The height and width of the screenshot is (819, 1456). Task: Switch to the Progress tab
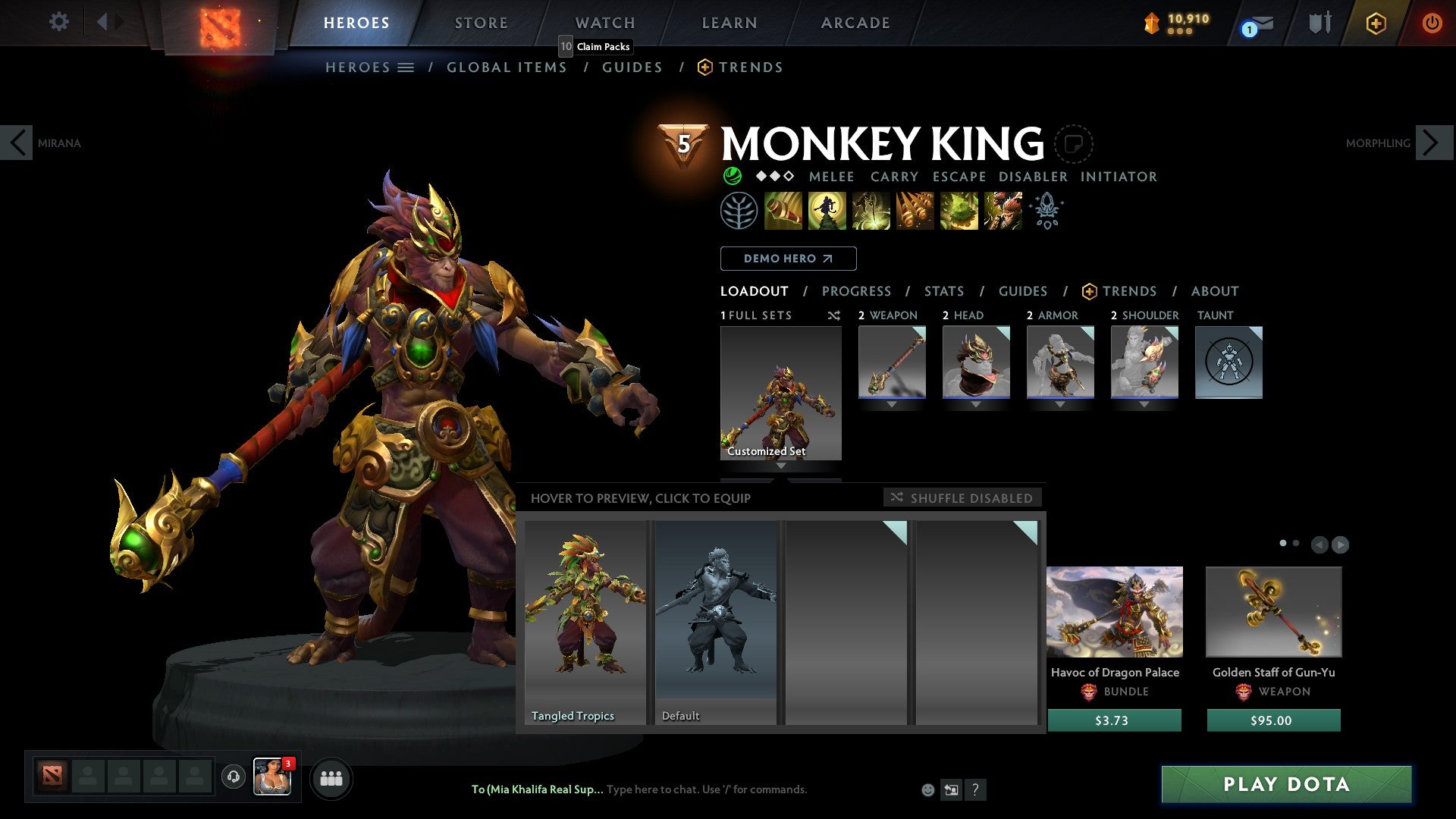coord(857,291)
